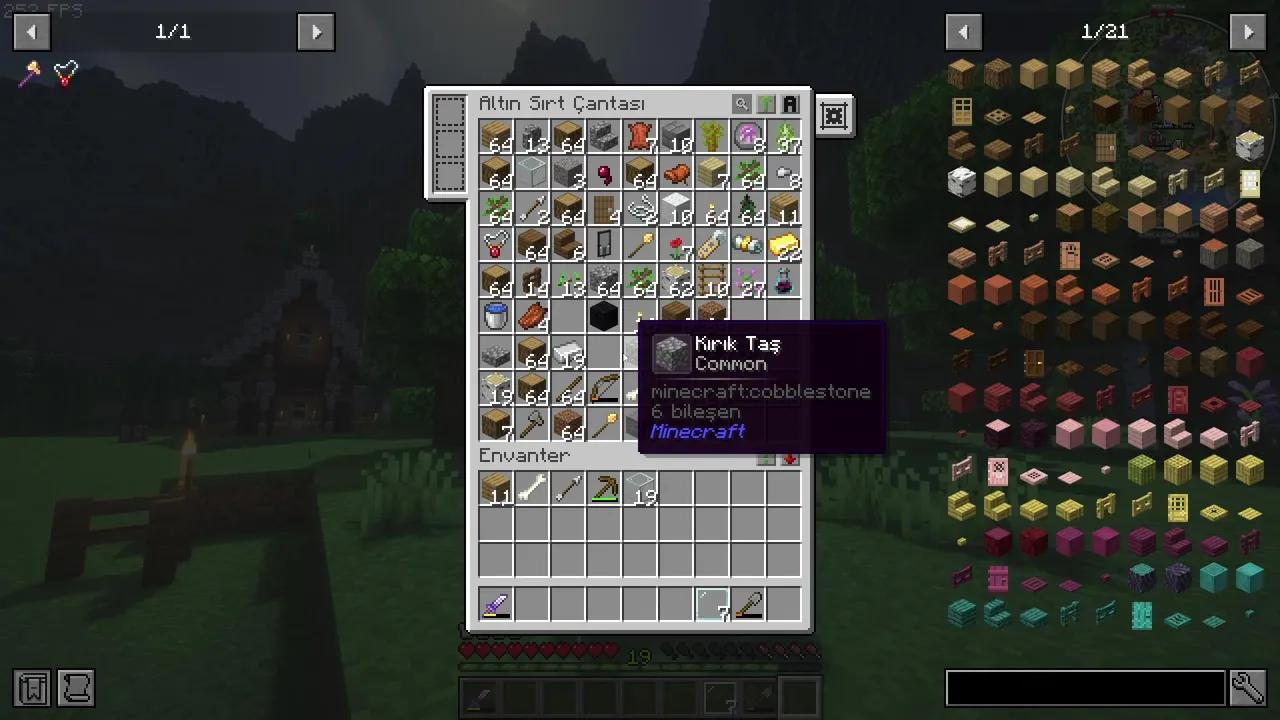Toggle the red deposit-all arrow button

coord(789,457)
